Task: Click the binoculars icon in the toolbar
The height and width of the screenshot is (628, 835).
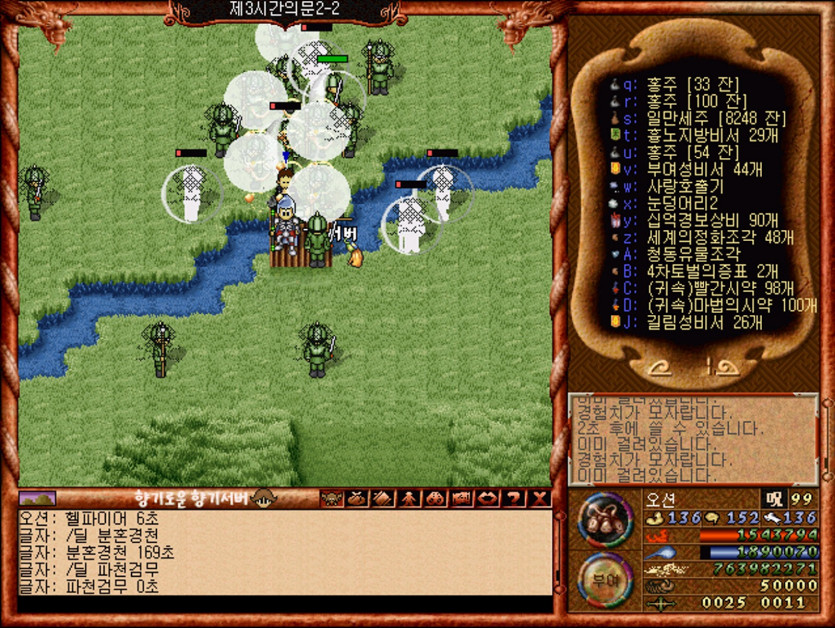Action: click(x=436, y=498)
